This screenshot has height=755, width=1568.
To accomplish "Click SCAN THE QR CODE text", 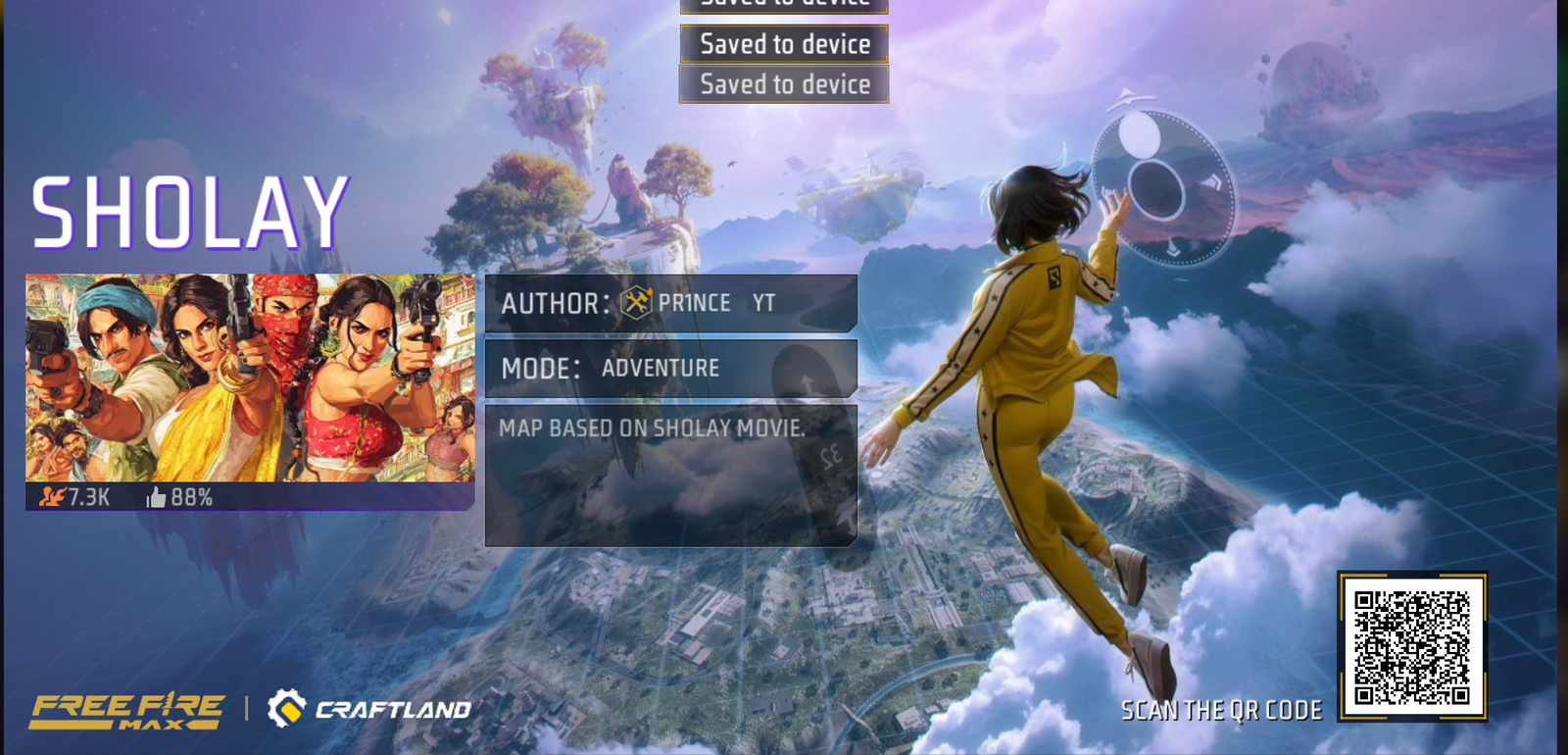I will [1223, 710].
